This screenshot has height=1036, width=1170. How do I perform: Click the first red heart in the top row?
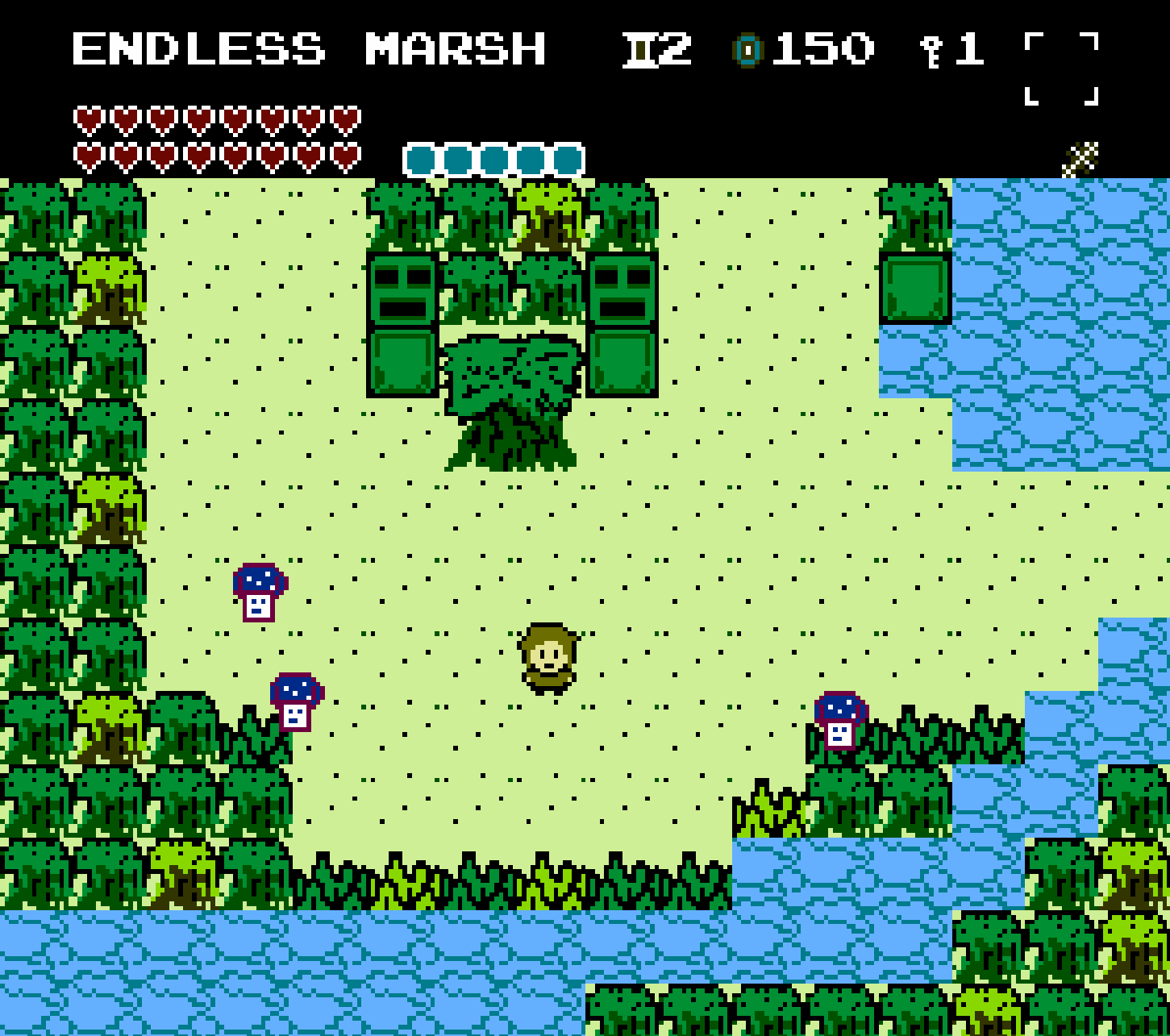click(x=89, y=119)
